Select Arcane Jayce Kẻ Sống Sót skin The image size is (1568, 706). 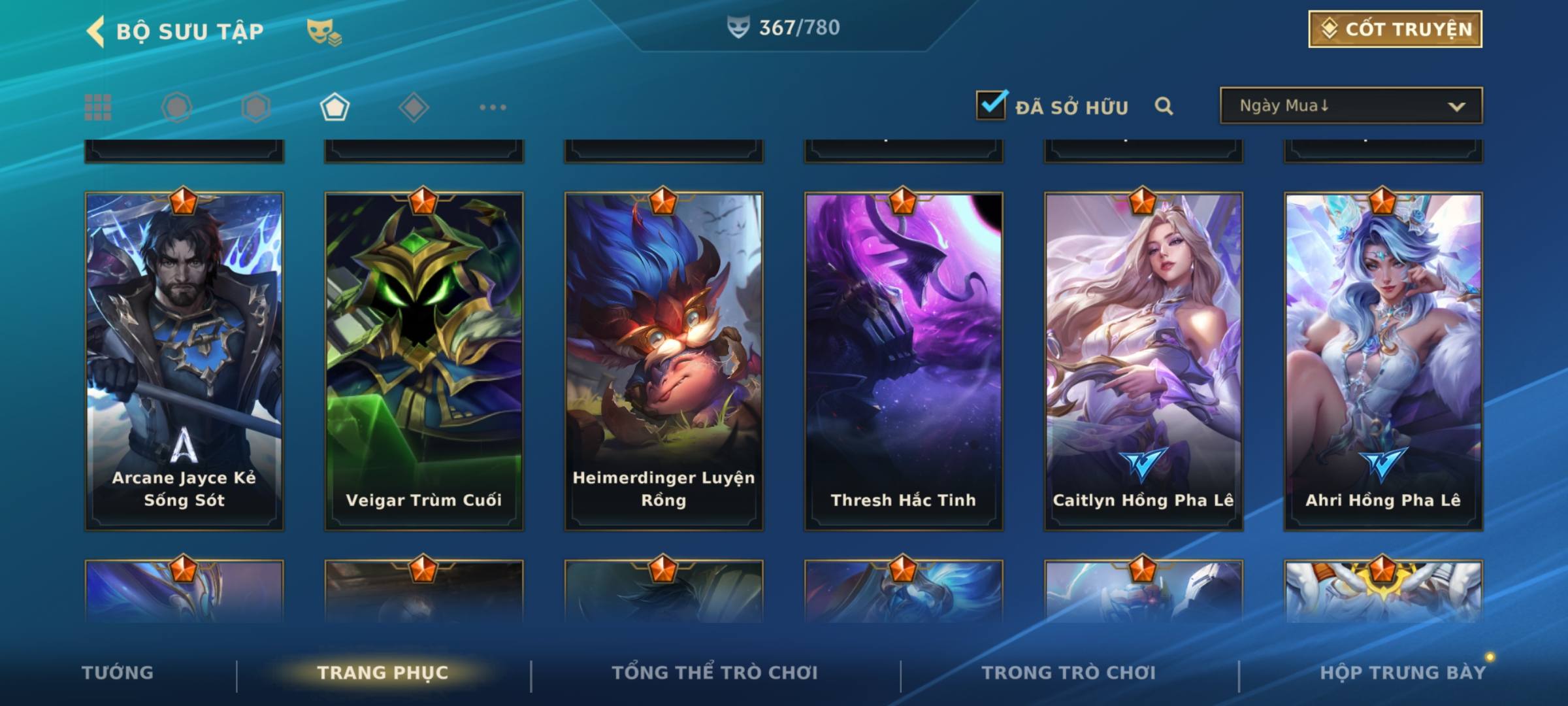click(x=184, y=360)
